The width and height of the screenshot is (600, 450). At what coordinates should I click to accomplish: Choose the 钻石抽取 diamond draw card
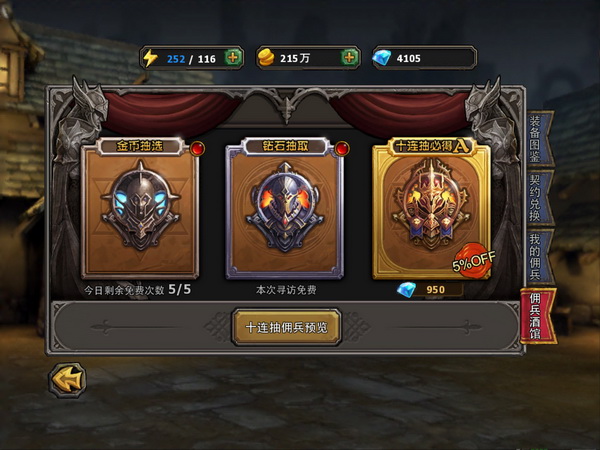[285, 209]
